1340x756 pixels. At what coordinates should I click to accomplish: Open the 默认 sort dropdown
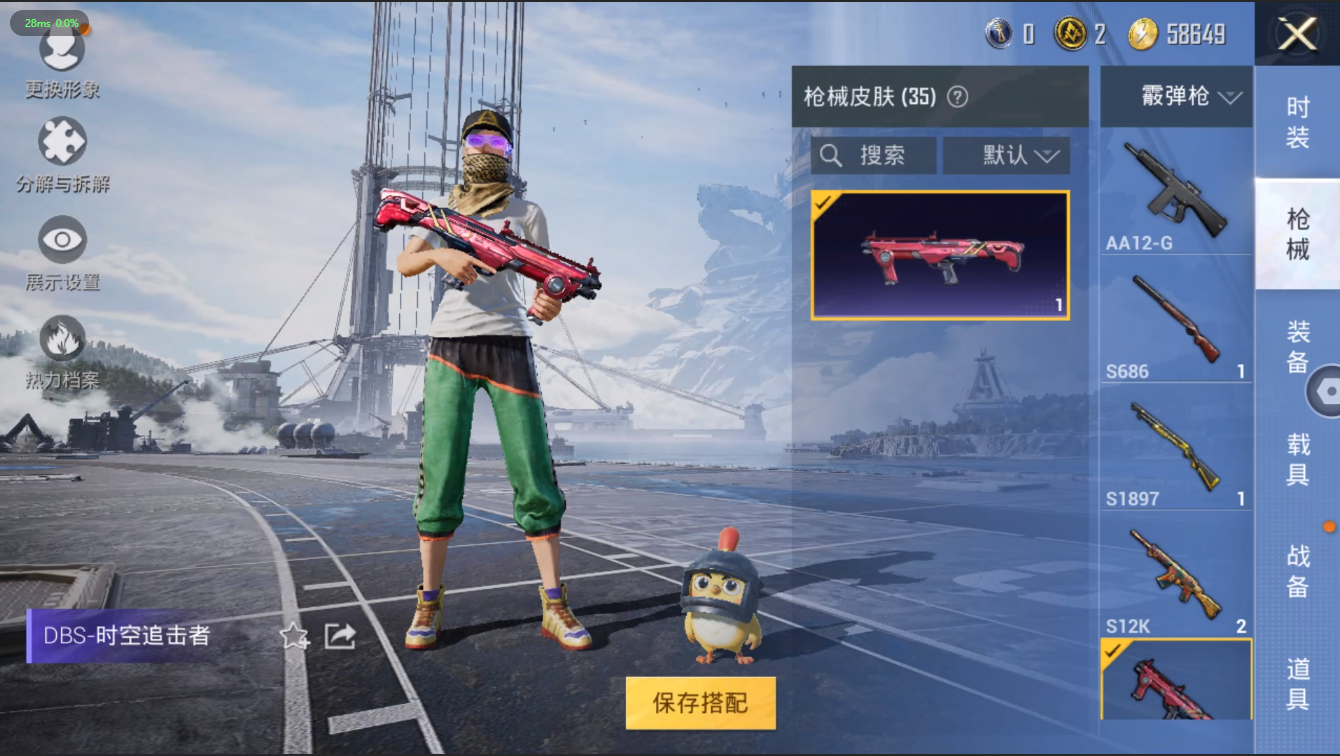(1006, 155)
